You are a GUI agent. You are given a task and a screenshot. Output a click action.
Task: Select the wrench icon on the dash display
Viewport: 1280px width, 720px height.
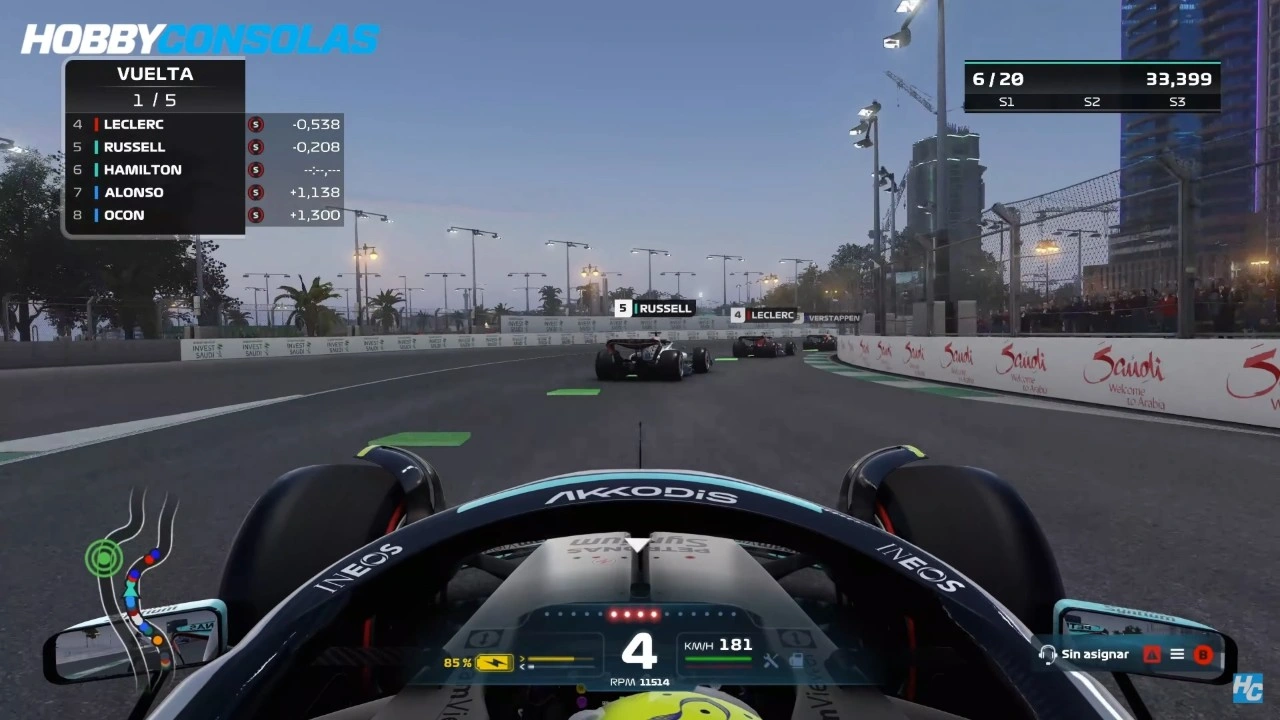tap(770, 660)
